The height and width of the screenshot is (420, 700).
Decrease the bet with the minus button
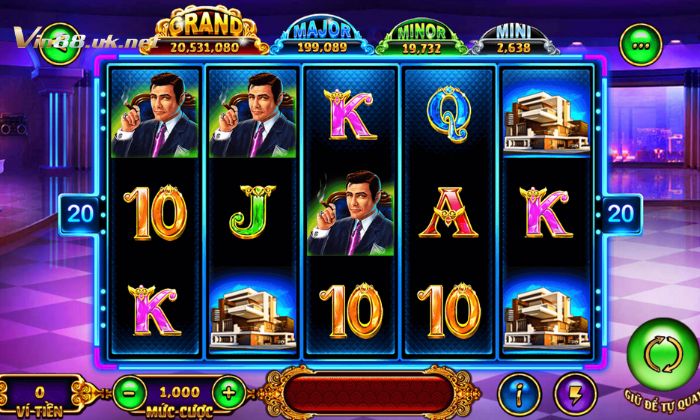127,392
